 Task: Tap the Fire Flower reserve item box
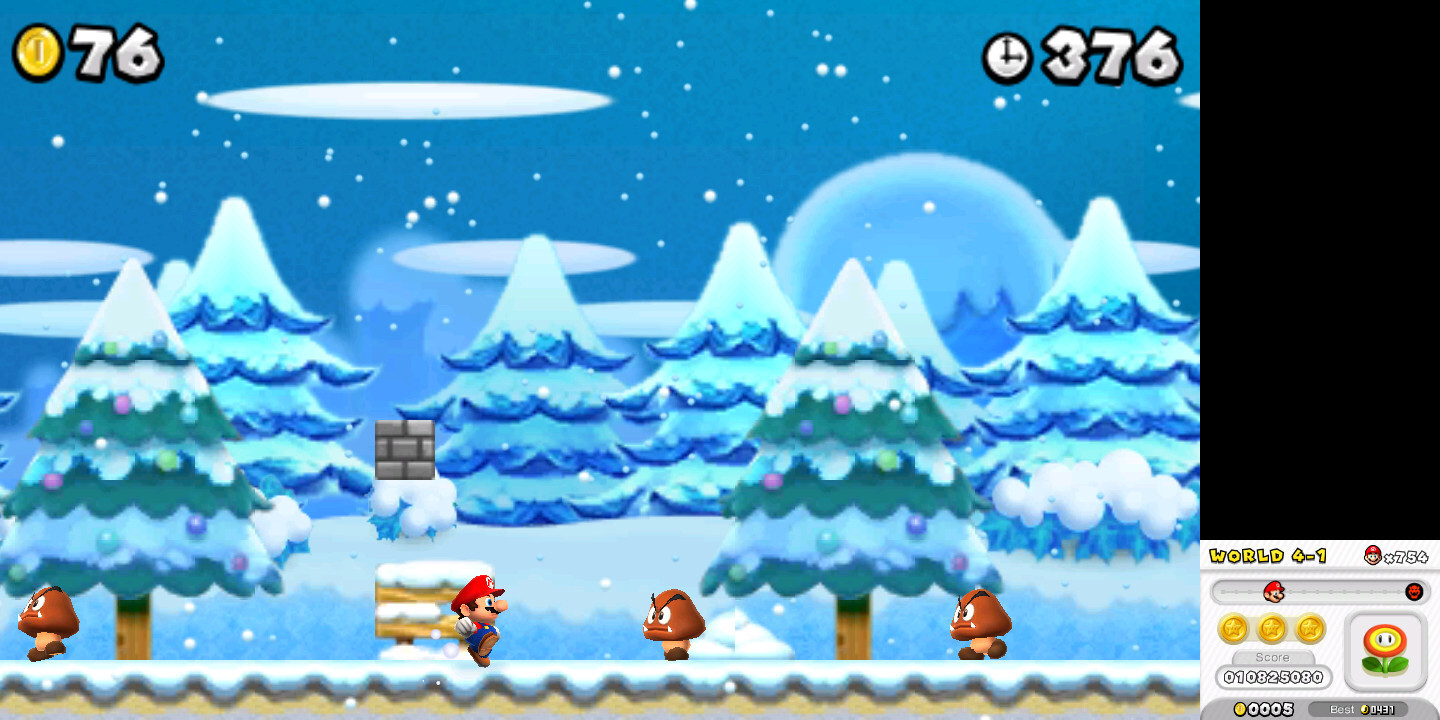(x=1386, y=648)
